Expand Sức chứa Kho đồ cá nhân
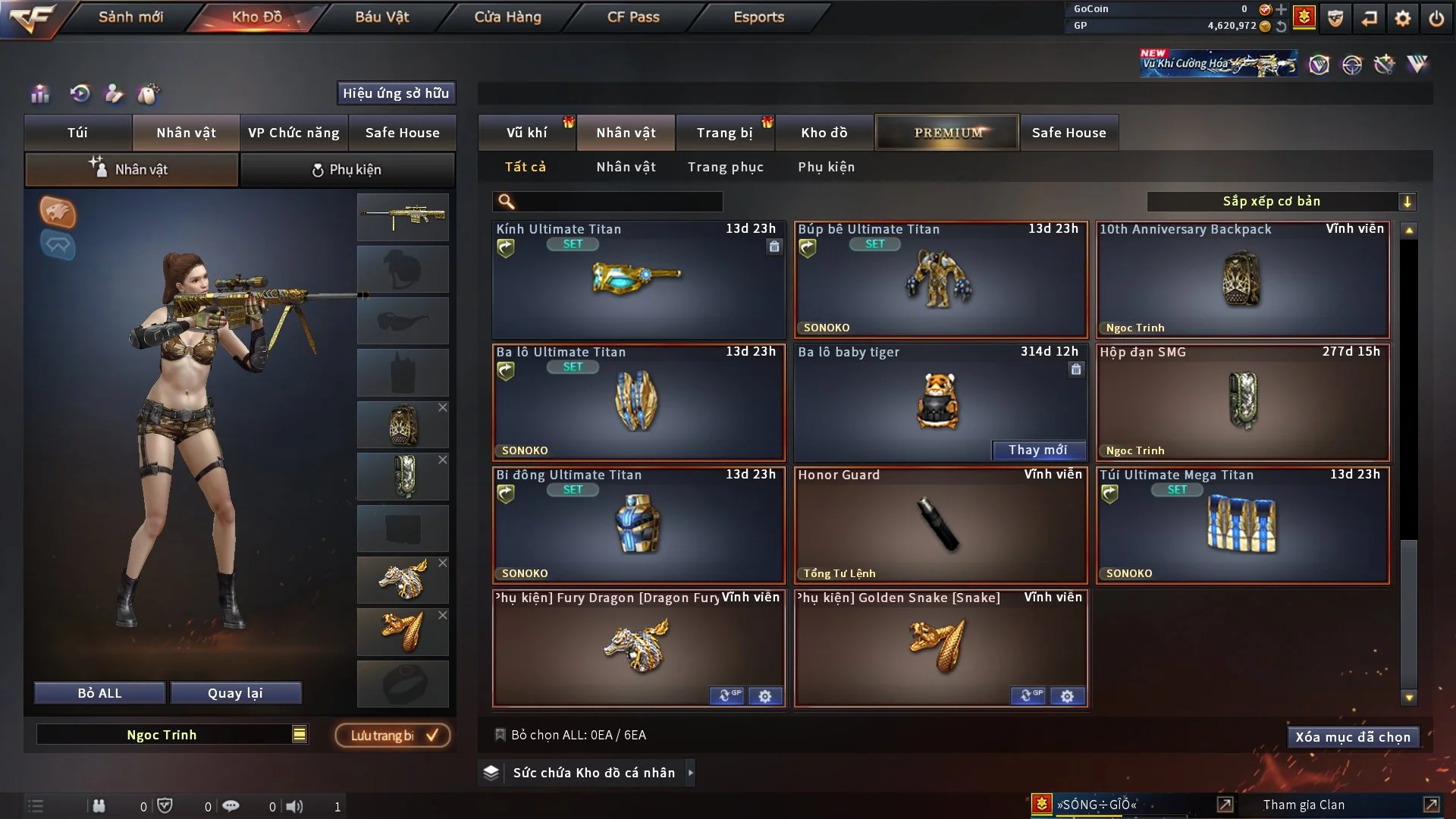Viewport: 1456px width, 819px height. point(690,773)
